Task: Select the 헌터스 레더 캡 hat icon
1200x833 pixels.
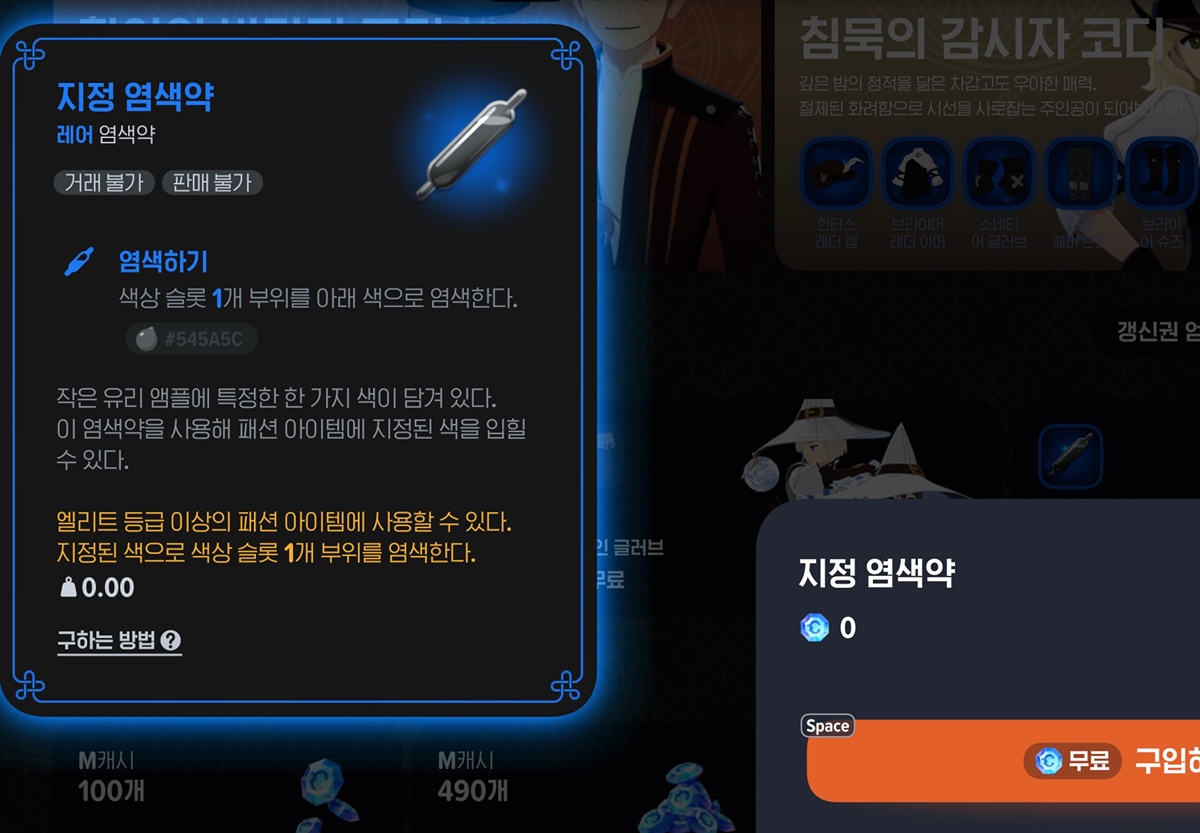Action: [x=836, y=174]
